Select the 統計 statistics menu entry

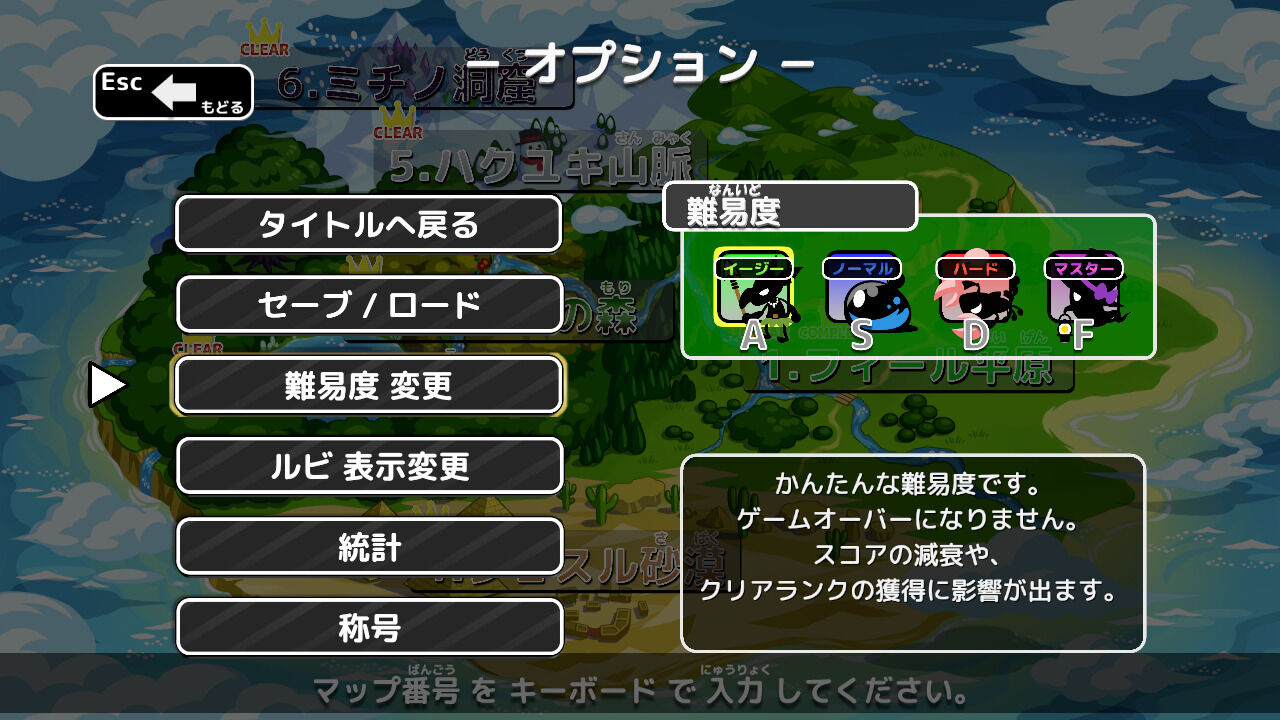(369, 547)
